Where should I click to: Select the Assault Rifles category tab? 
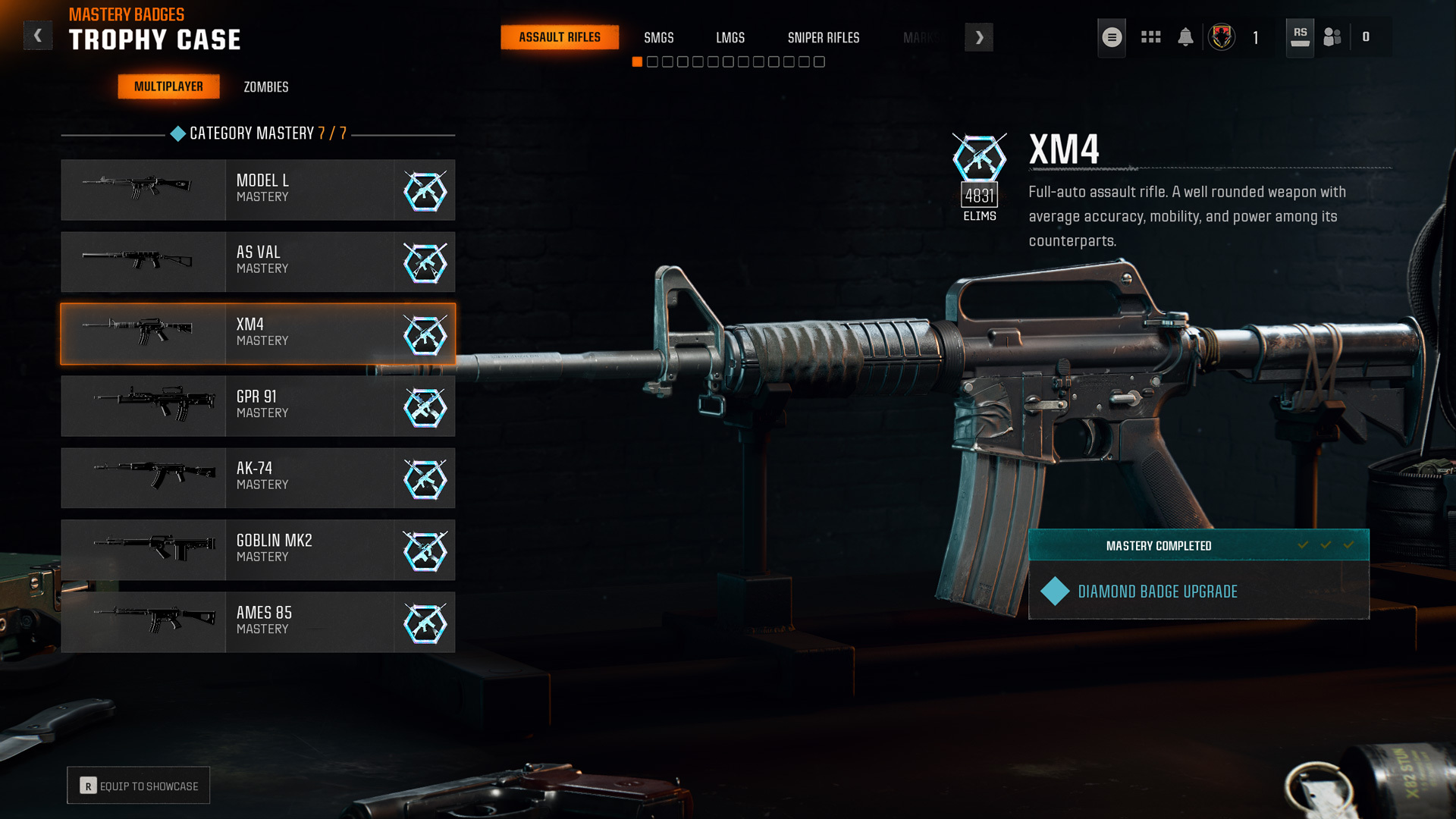coord(560,37)
